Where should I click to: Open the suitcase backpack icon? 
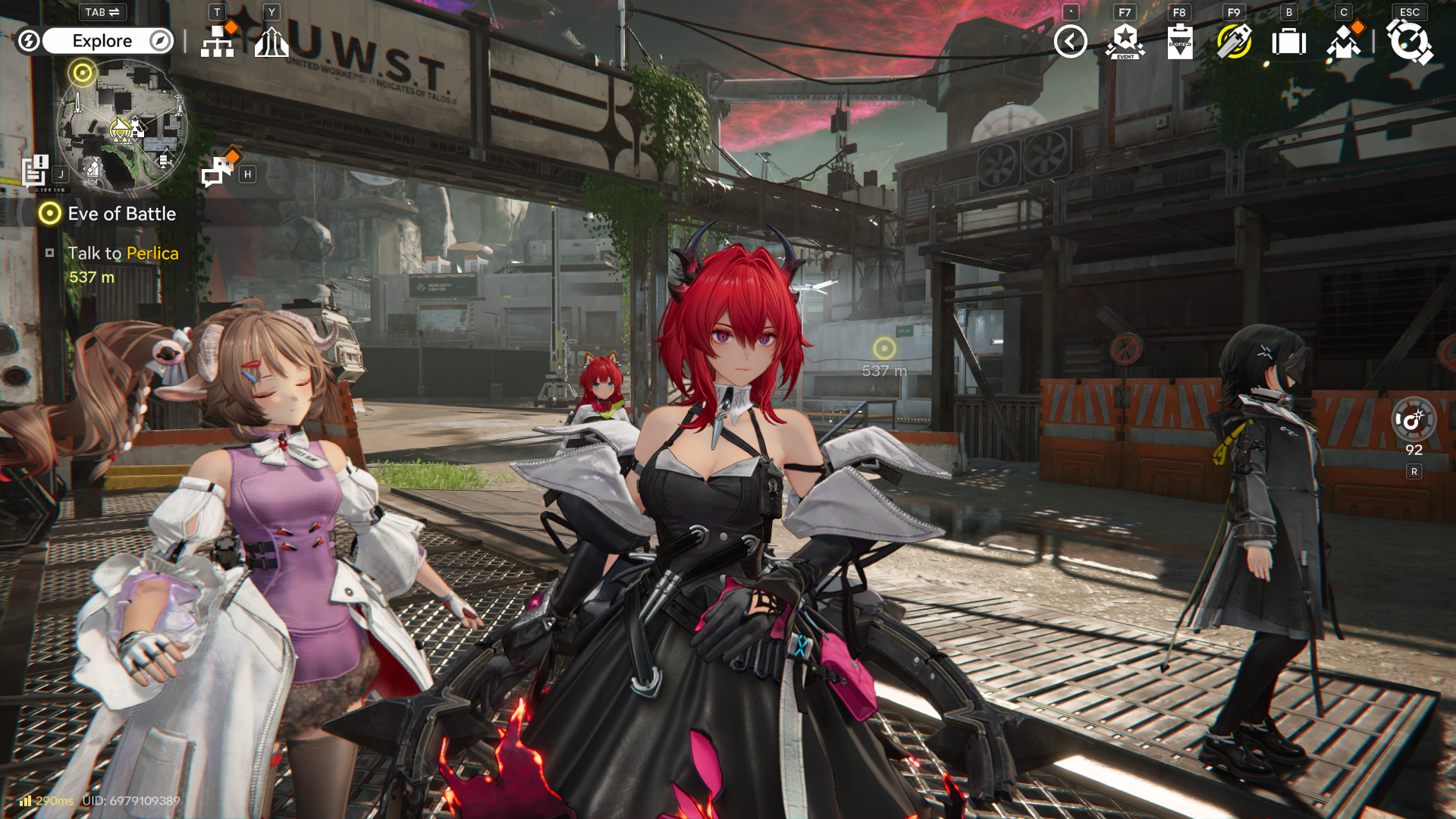[1288, 42]
